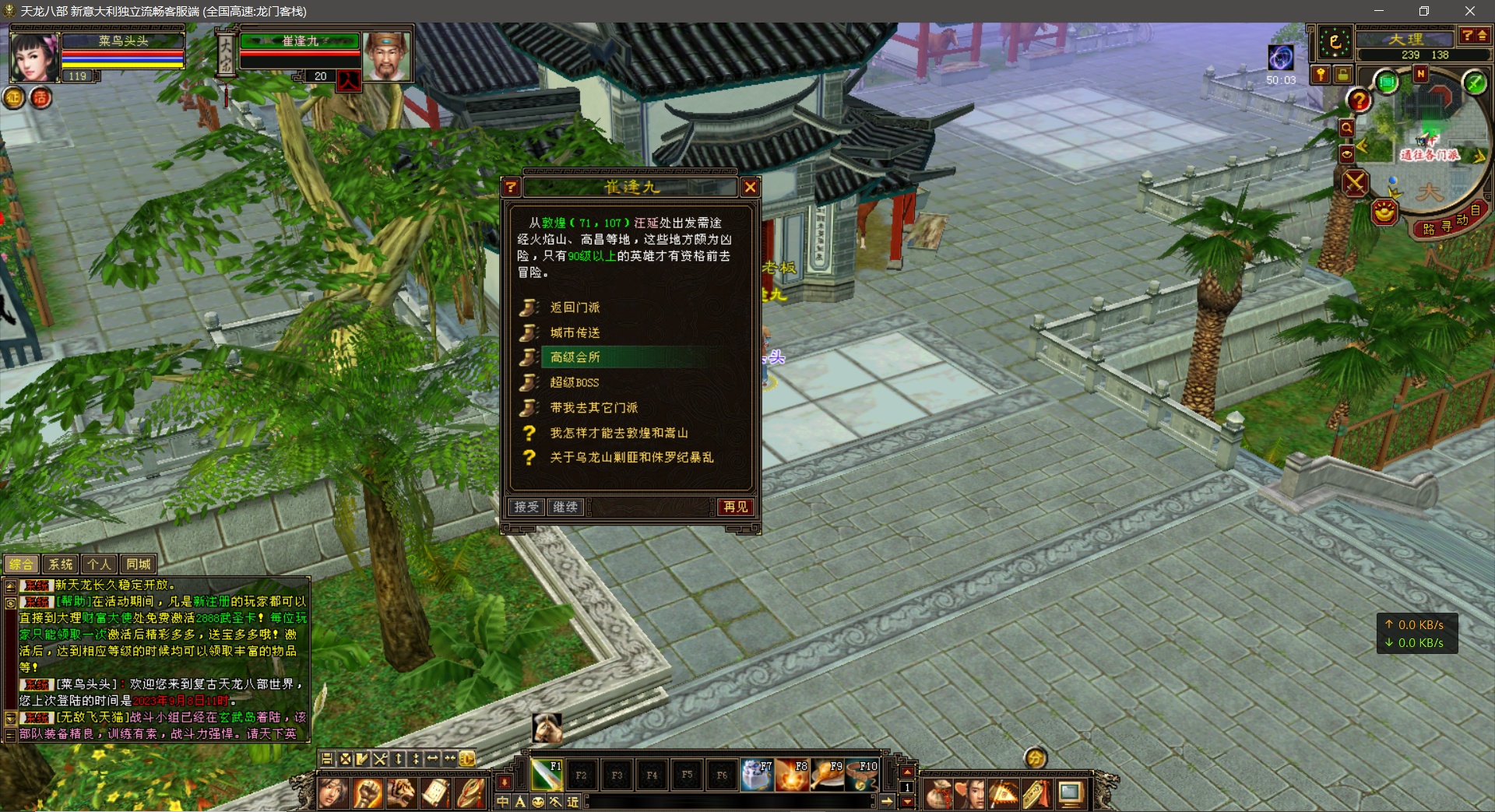1495x812 pixels.
Task: Ask about 乌龙山剿匪和侏罗纪暴乱
Action: pos(631,458)
